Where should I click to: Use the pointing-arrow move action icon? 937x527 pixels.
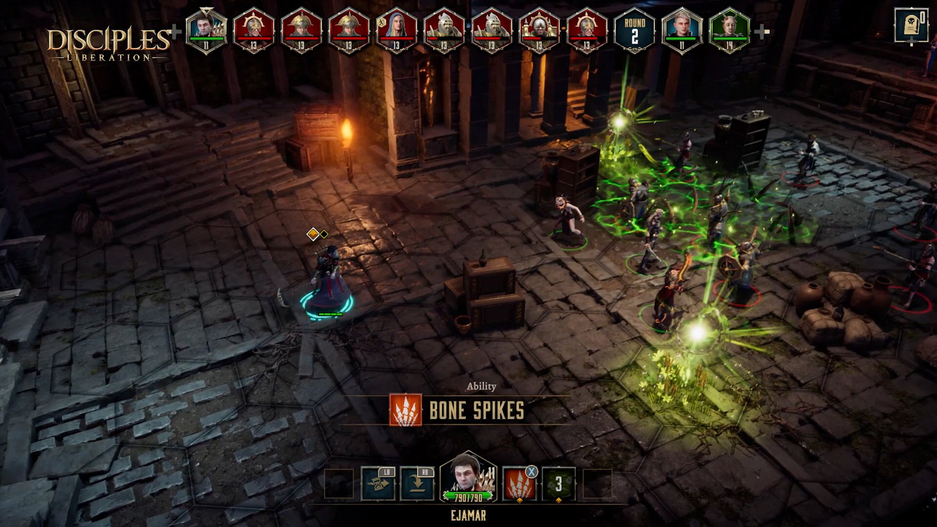coord(378,484)
